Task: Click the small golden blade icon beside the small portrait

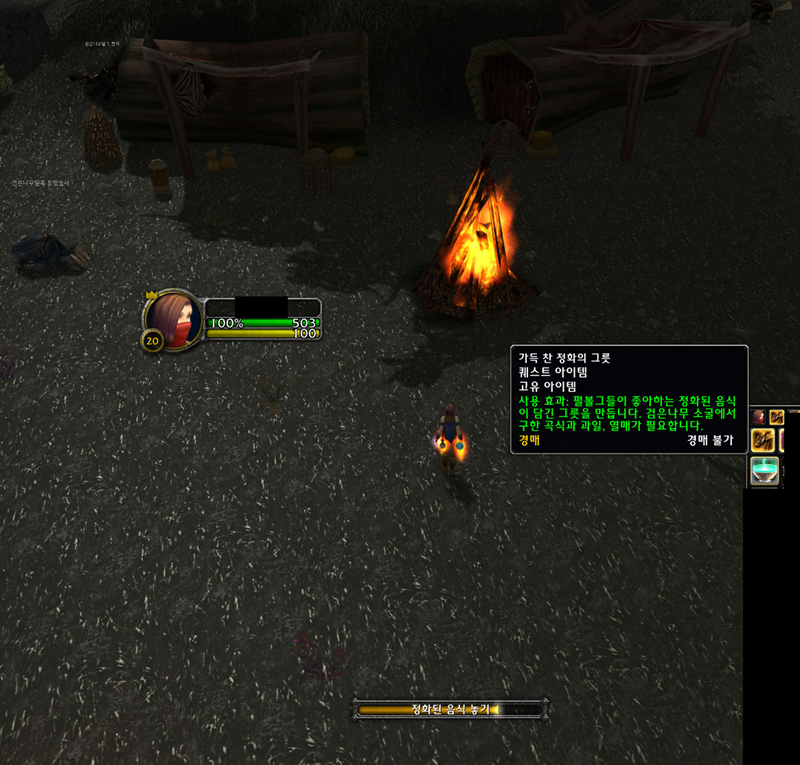Action: click(x=776, y=417)
